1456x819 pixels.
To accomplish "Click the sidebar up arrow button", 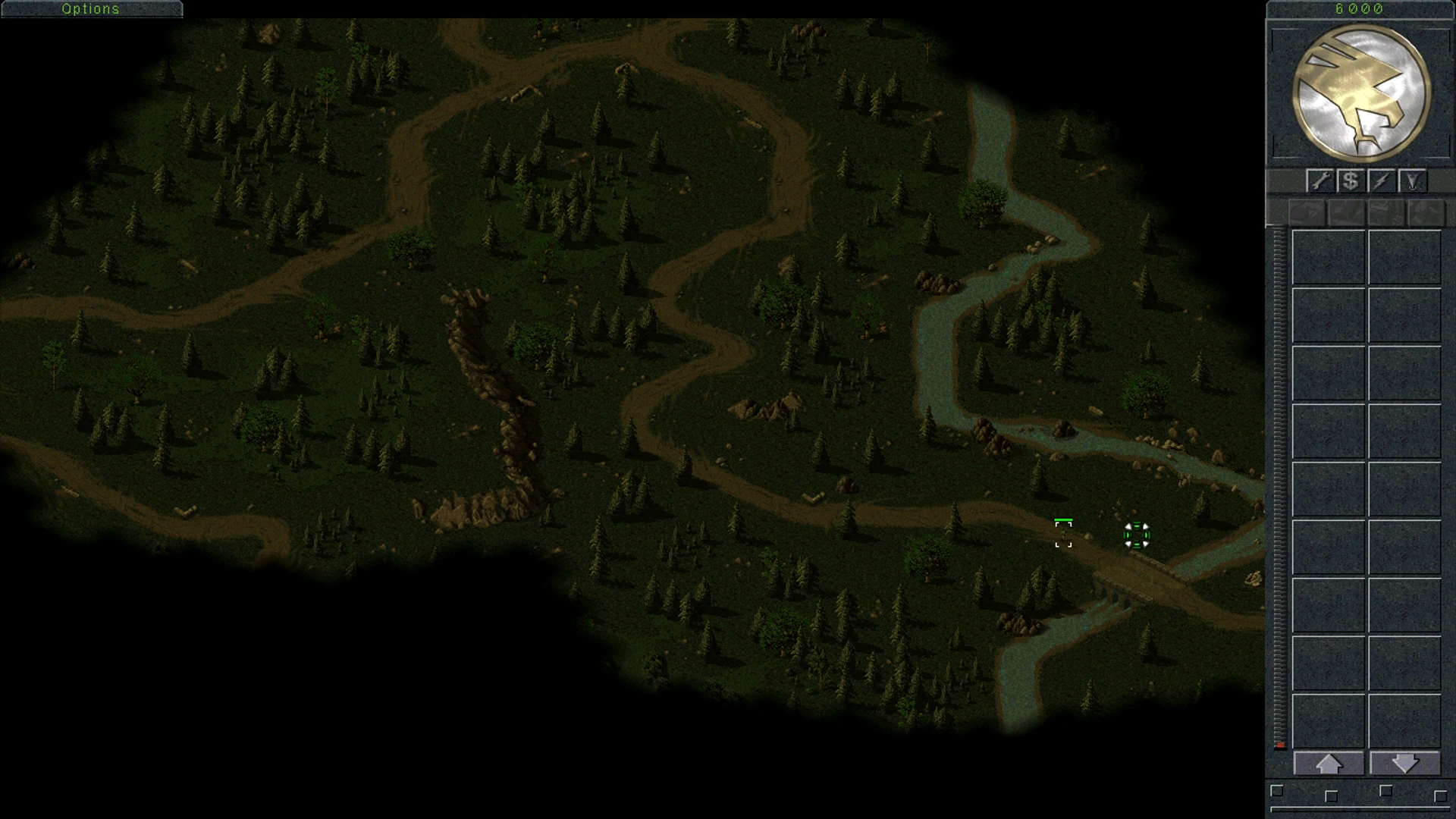I will (x=1329, y=764).
